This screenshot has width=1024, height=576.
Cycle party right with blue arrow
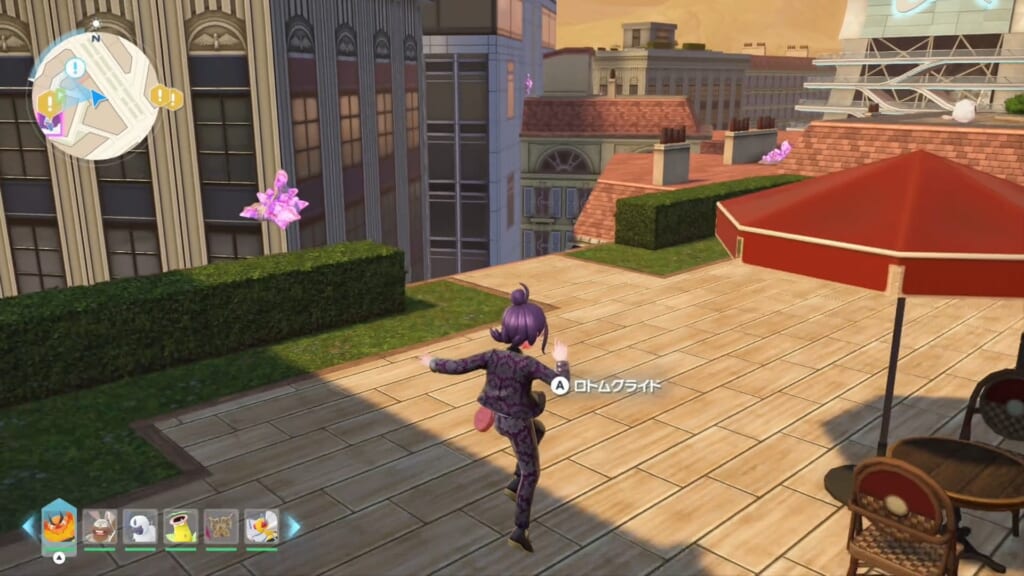coord(293,526)
